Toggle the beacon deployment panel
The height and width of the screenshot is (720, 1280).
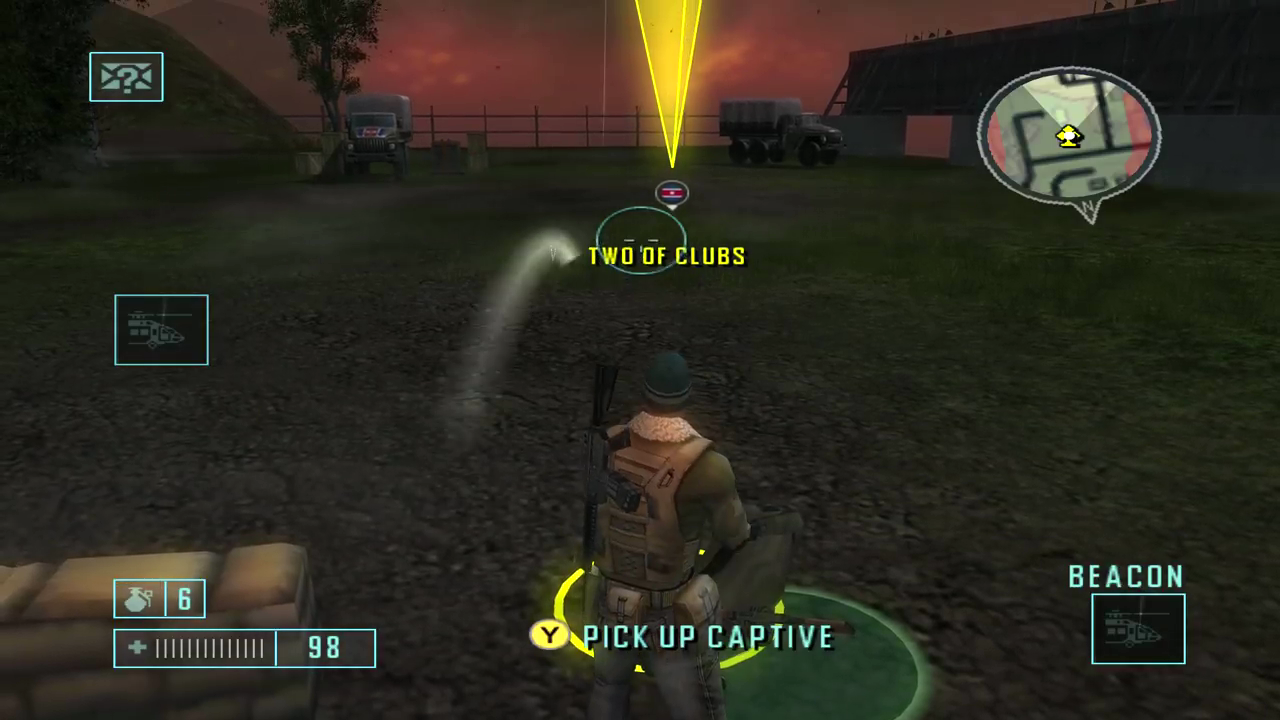1138,628
